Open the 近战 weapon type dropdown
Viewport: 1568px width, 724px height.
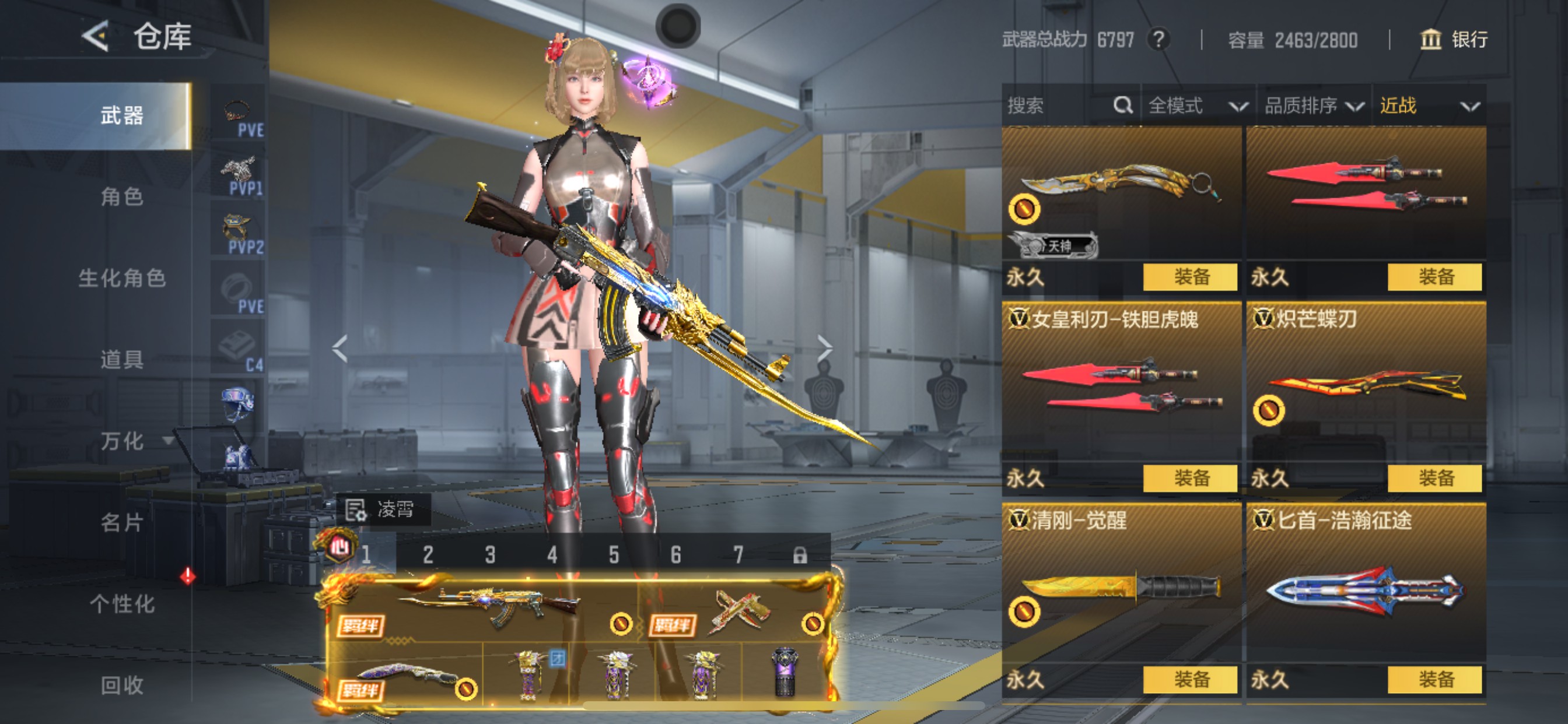tap(1428, 106)
